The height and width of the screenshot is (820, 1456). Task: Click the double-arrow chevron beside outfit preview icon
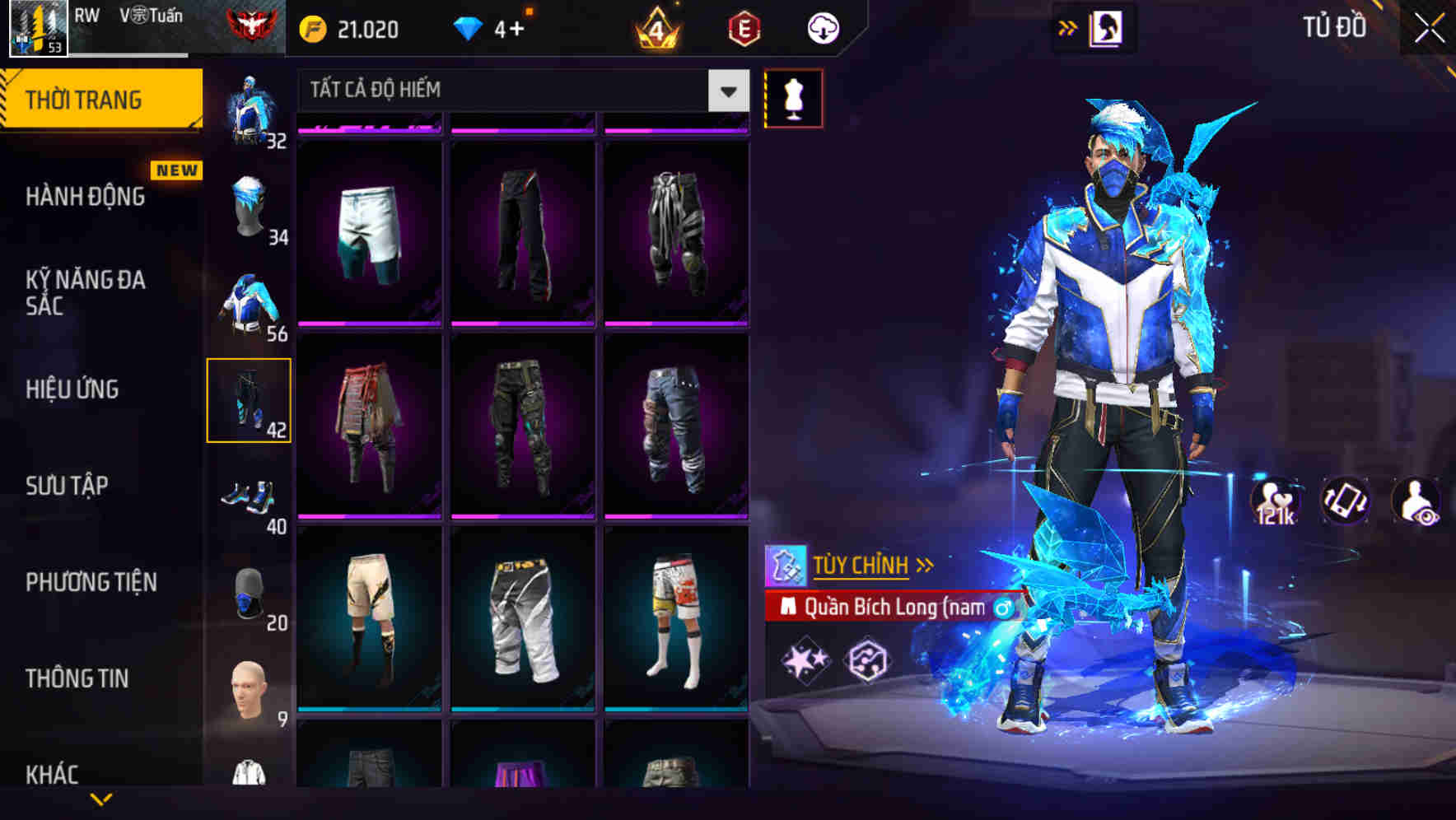(x=1067, y=27)
